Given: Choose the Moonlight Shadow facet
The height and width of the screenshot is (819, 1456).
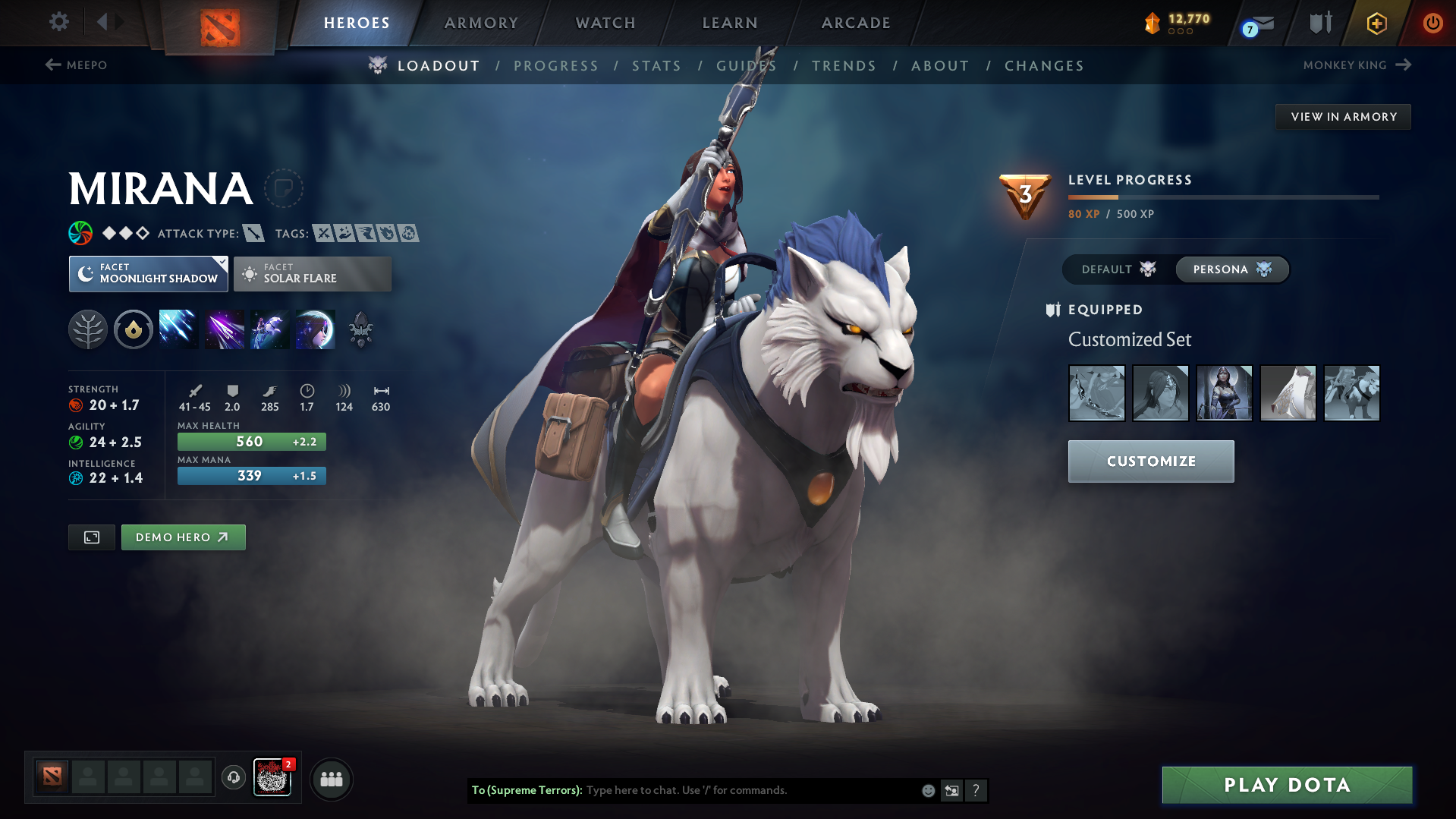Looking at the screenshot, I should (x=149, y=274).
